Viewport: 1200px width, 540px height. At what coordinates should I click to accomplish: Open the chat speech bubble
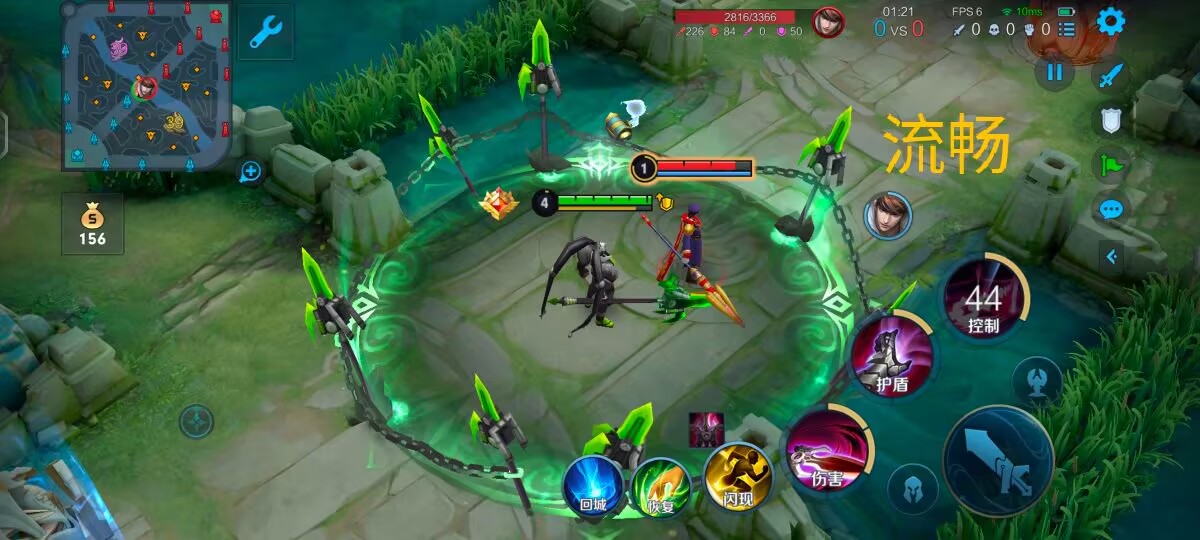1111,210
